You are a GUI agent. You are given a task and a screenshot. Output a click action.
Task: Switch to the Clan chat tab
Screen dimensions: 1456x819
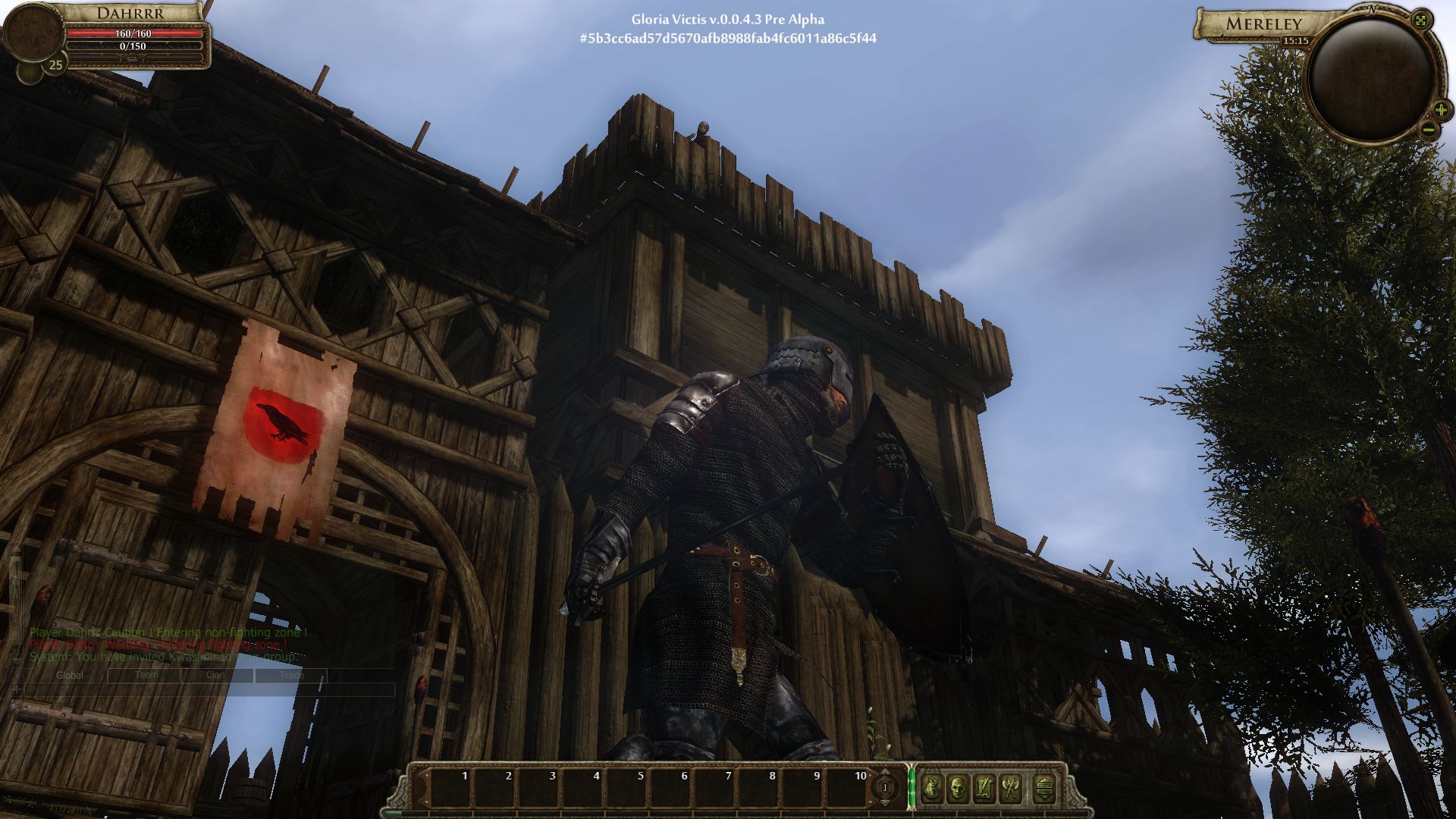215,675
